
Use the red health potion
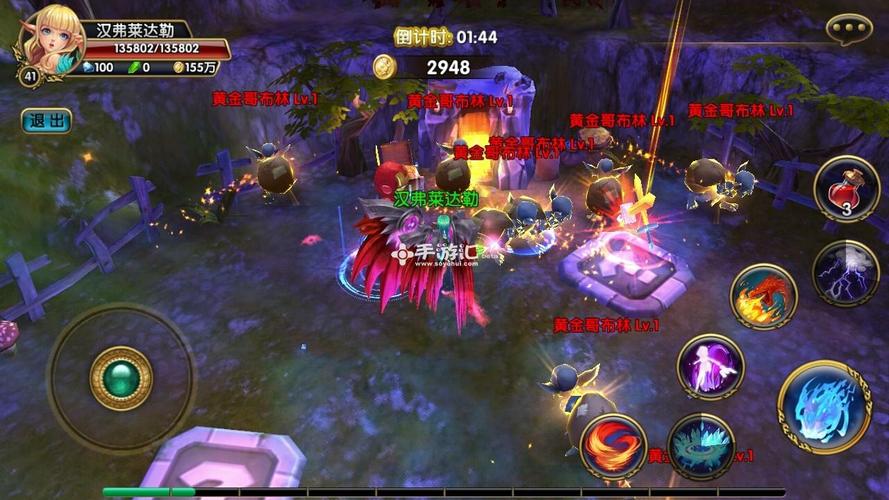pyautogui.click(x=846, y=189)
